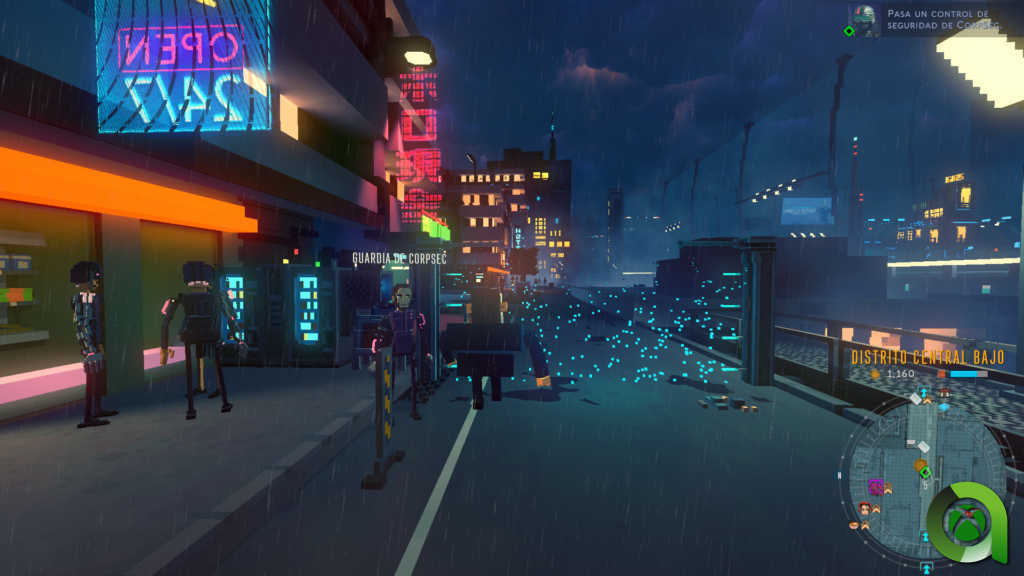Select the noodle bowl marker on minimap
The image size is (1024, 576).
click(853, 525)
